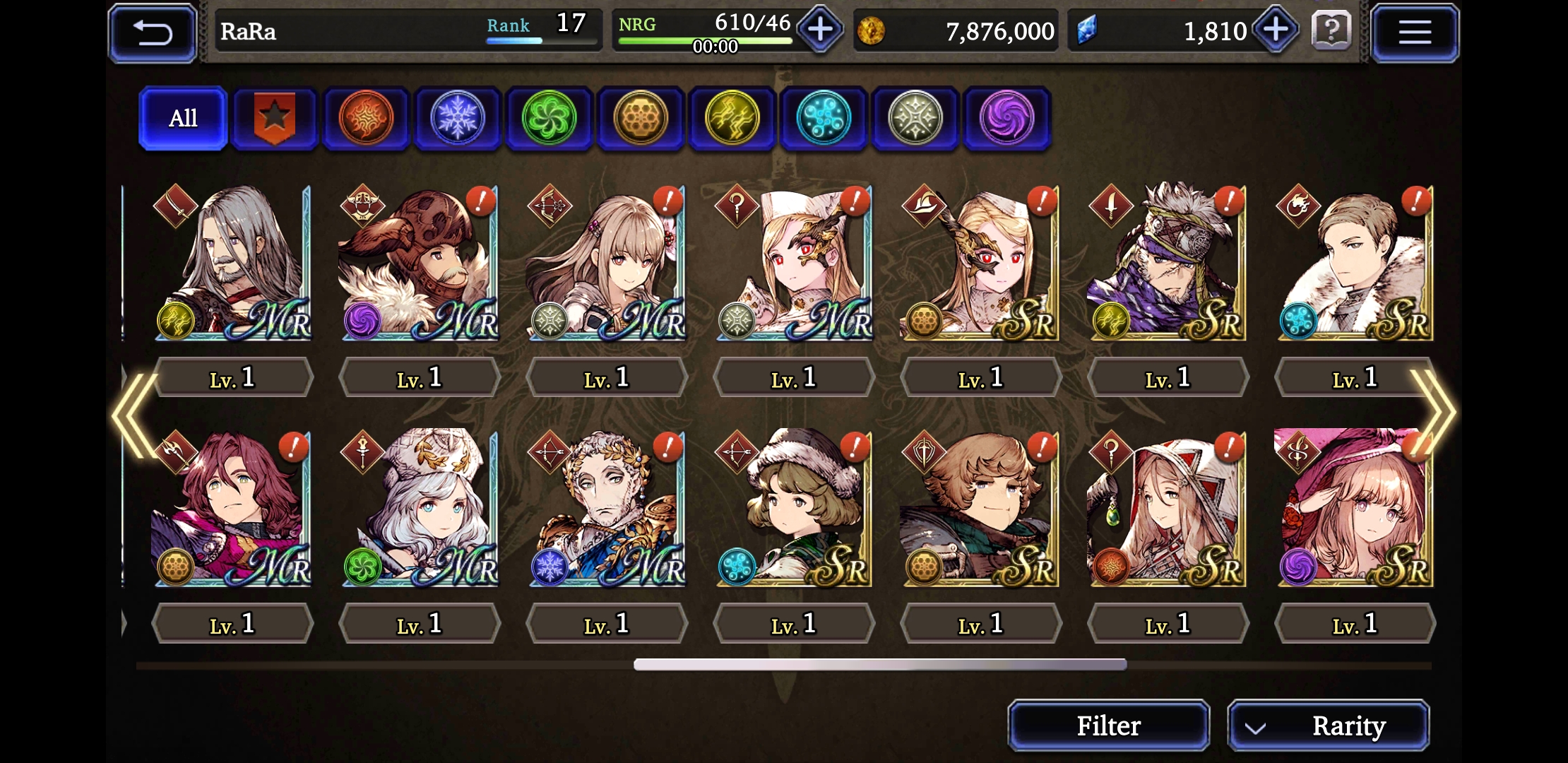
Task: Go back using the return arrow button
Action: [x=152, y=32]
